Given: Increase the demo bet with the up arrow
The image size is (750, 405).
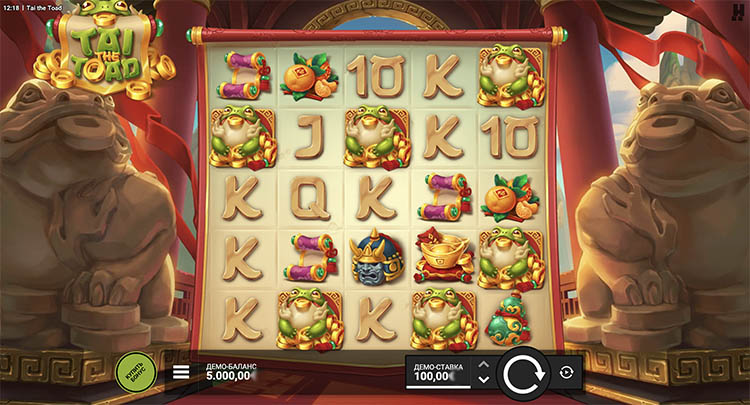Looking at the screenshot, I should [x=484, y=365].
